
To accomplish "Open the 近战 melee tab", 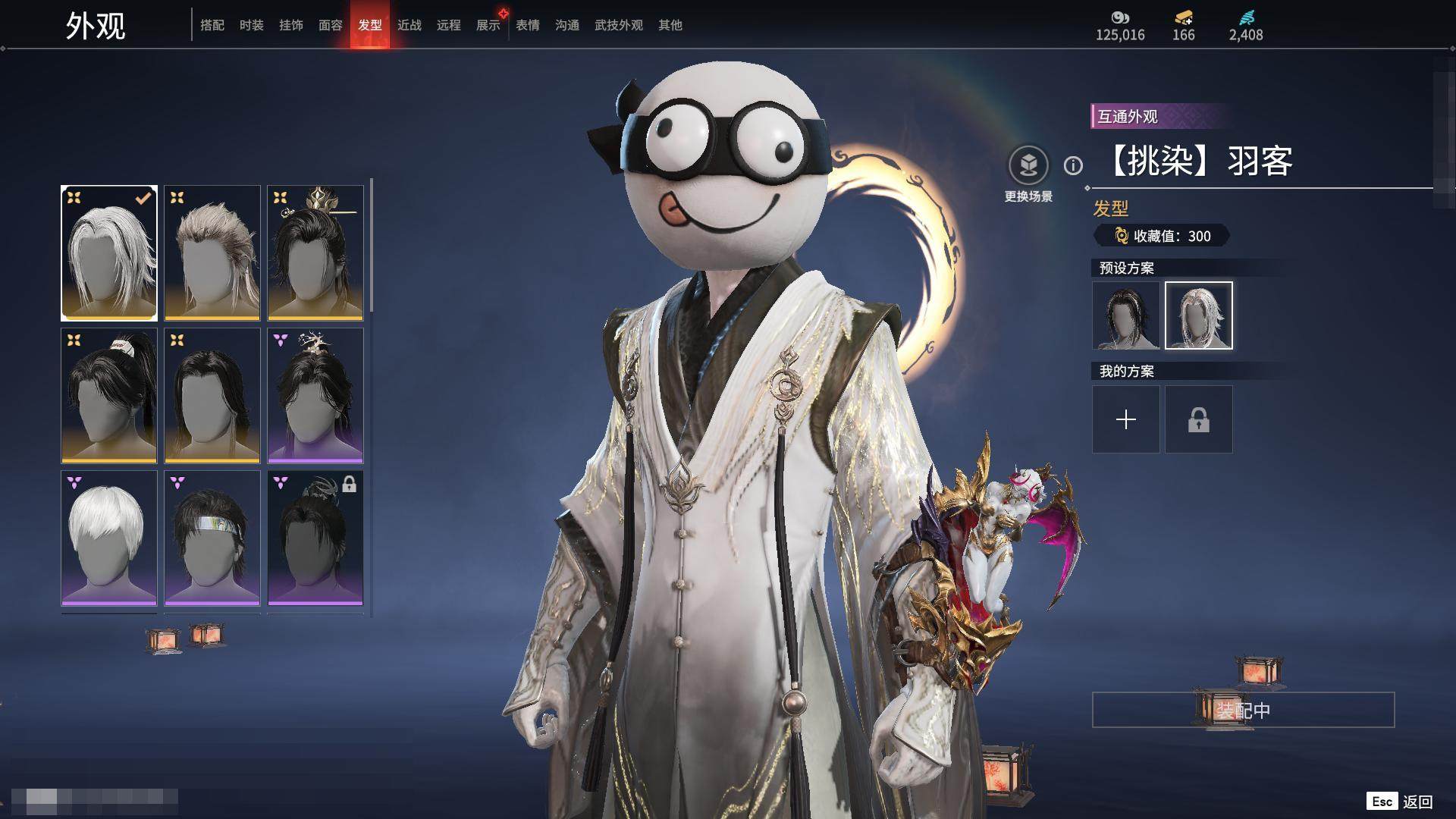I will (409, 25).
